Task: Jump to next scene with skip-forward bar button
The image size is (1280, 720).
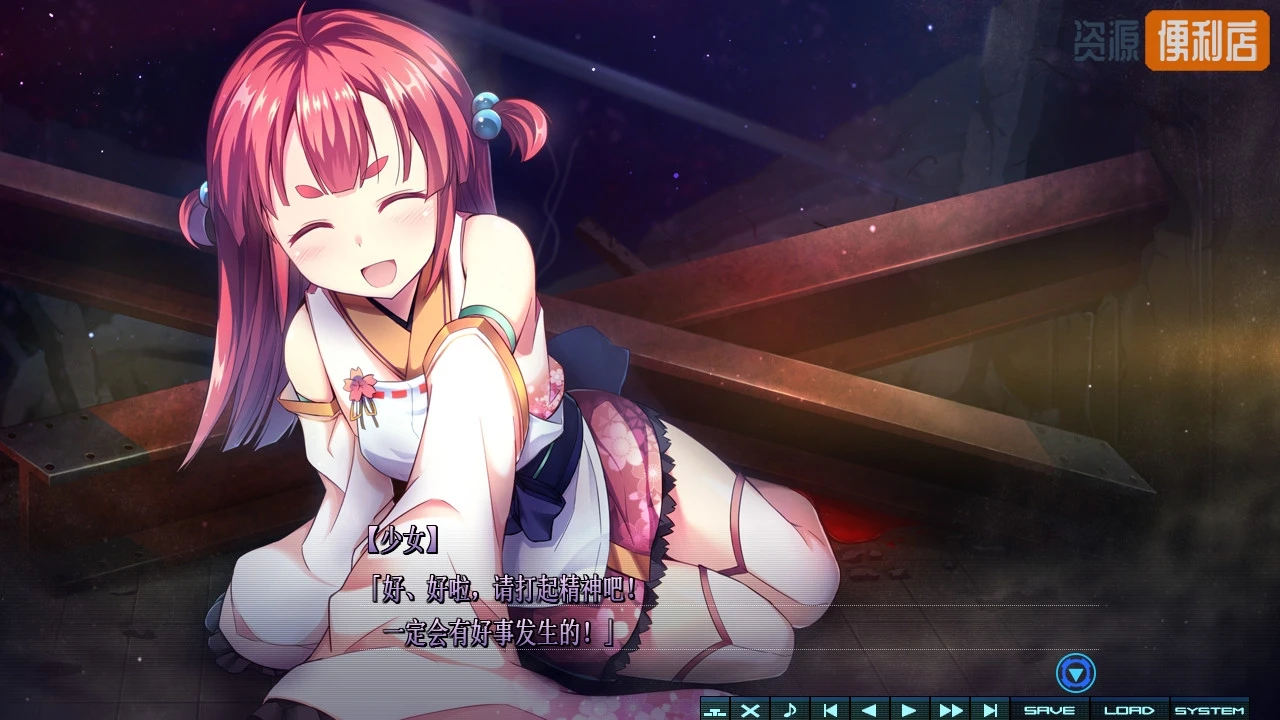Action: pos(990,710)
